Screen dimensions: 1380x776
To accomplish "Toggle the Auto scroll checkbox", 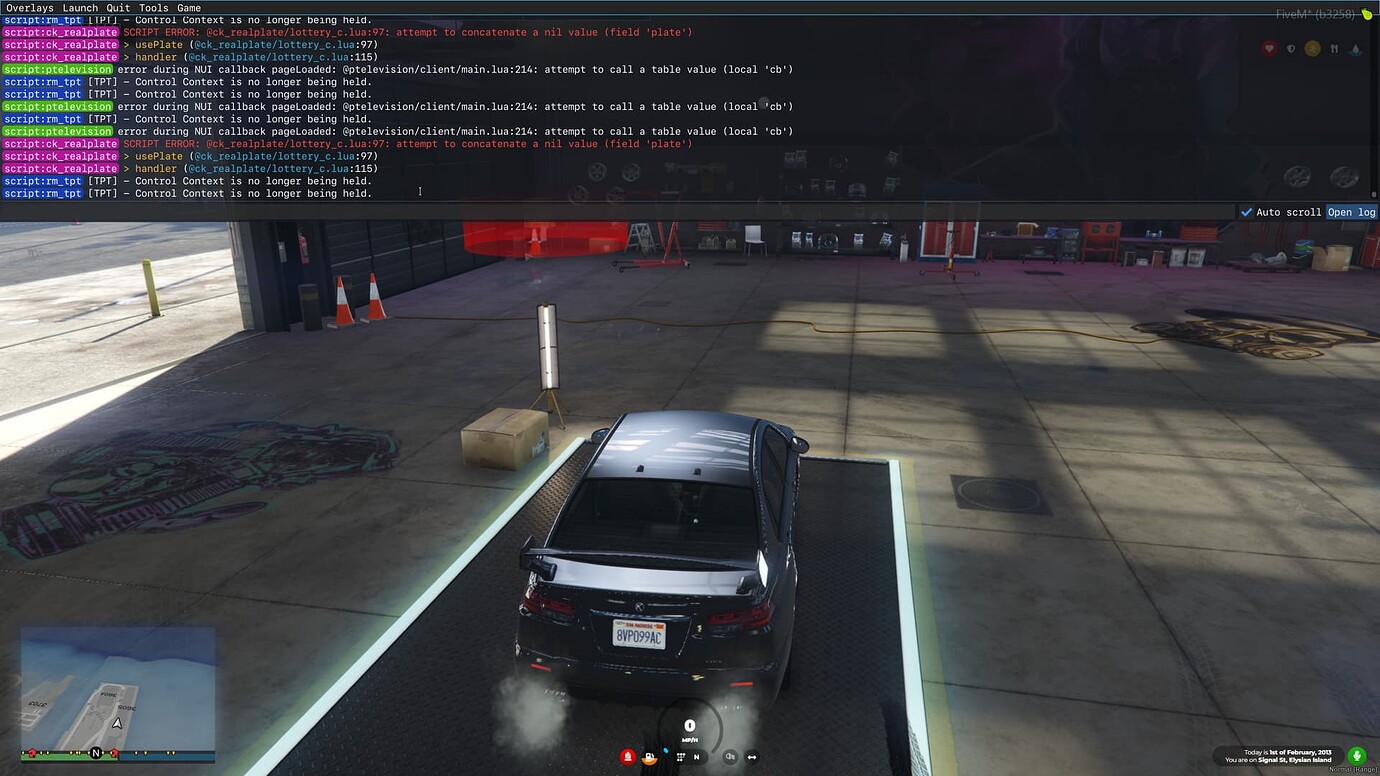I will [x=1247, y=212].
